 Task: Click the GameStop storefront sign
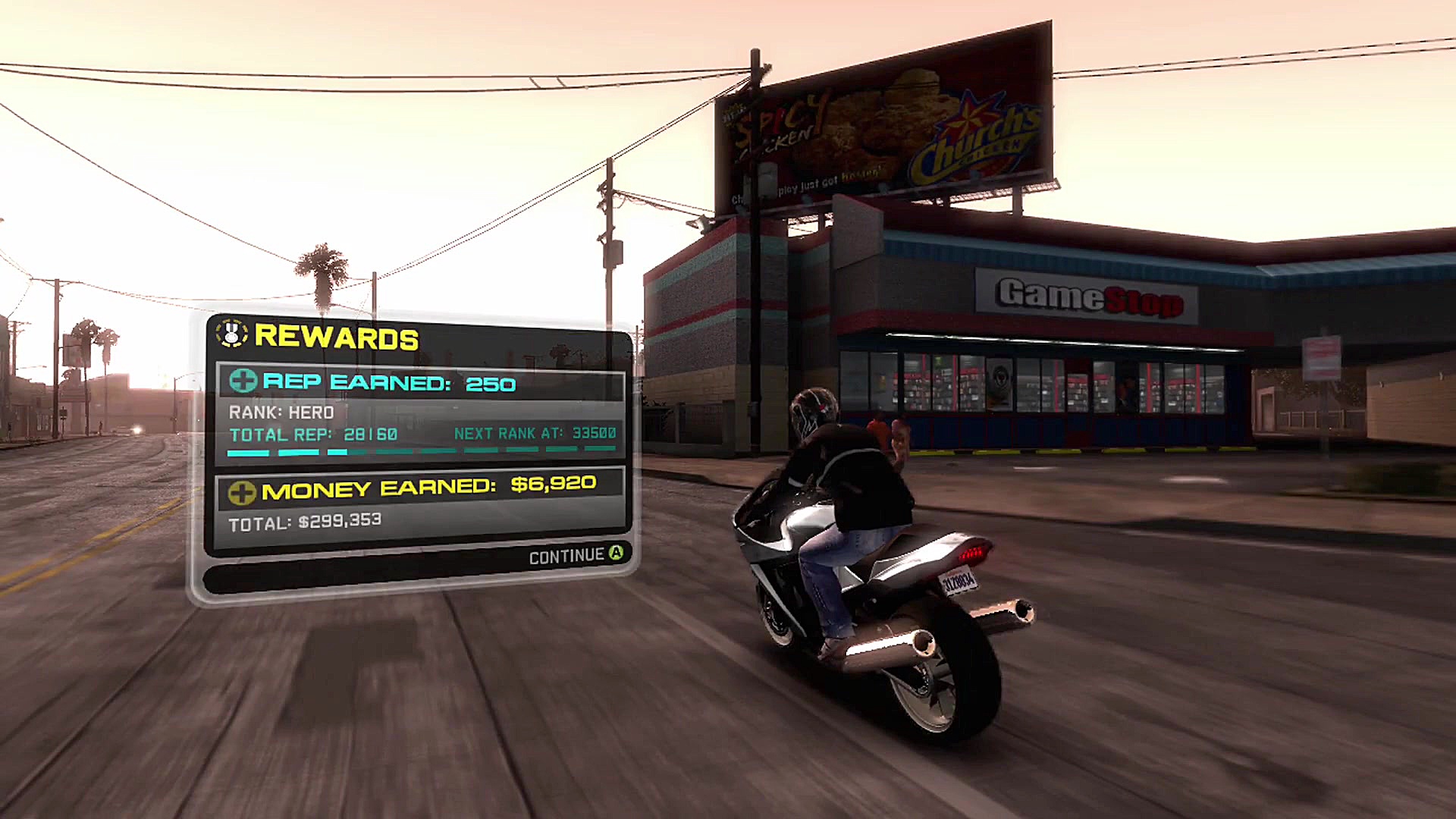click(x=1087, y=297)
